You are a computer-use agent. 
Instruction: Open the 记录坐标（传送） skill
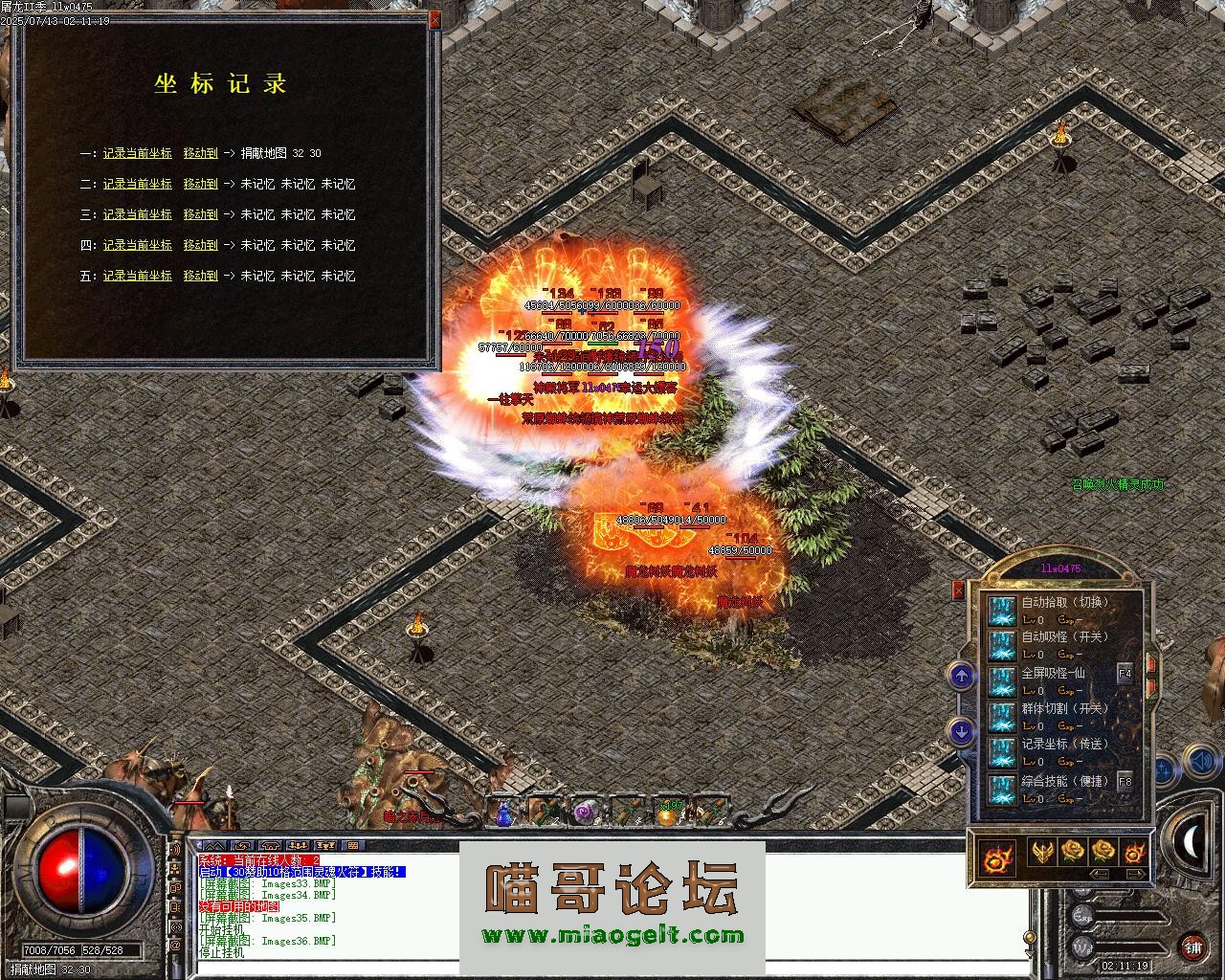coord(1002,751)
